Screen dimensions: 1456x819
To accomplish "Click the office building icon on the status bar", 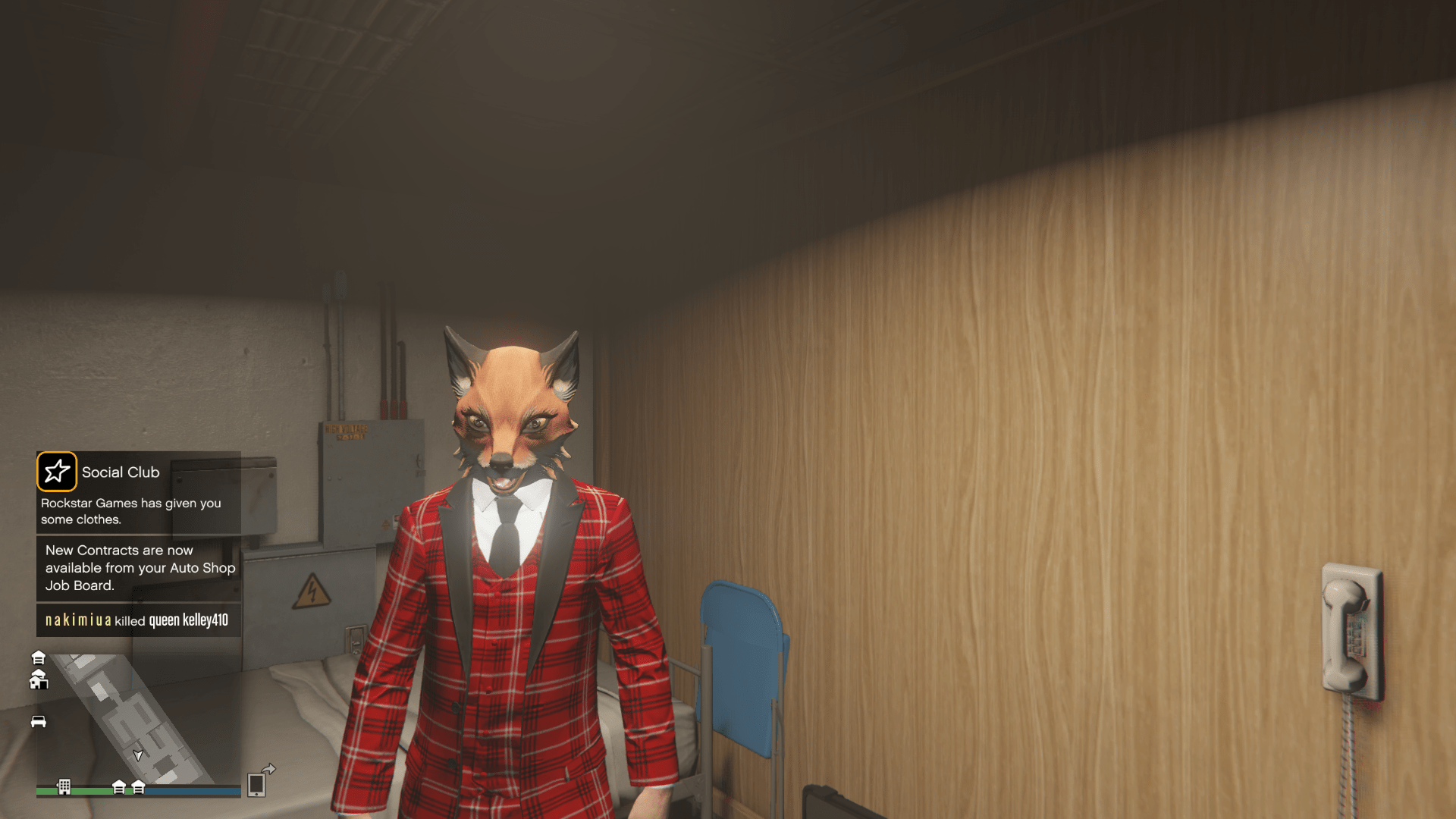I will [65, 786].
